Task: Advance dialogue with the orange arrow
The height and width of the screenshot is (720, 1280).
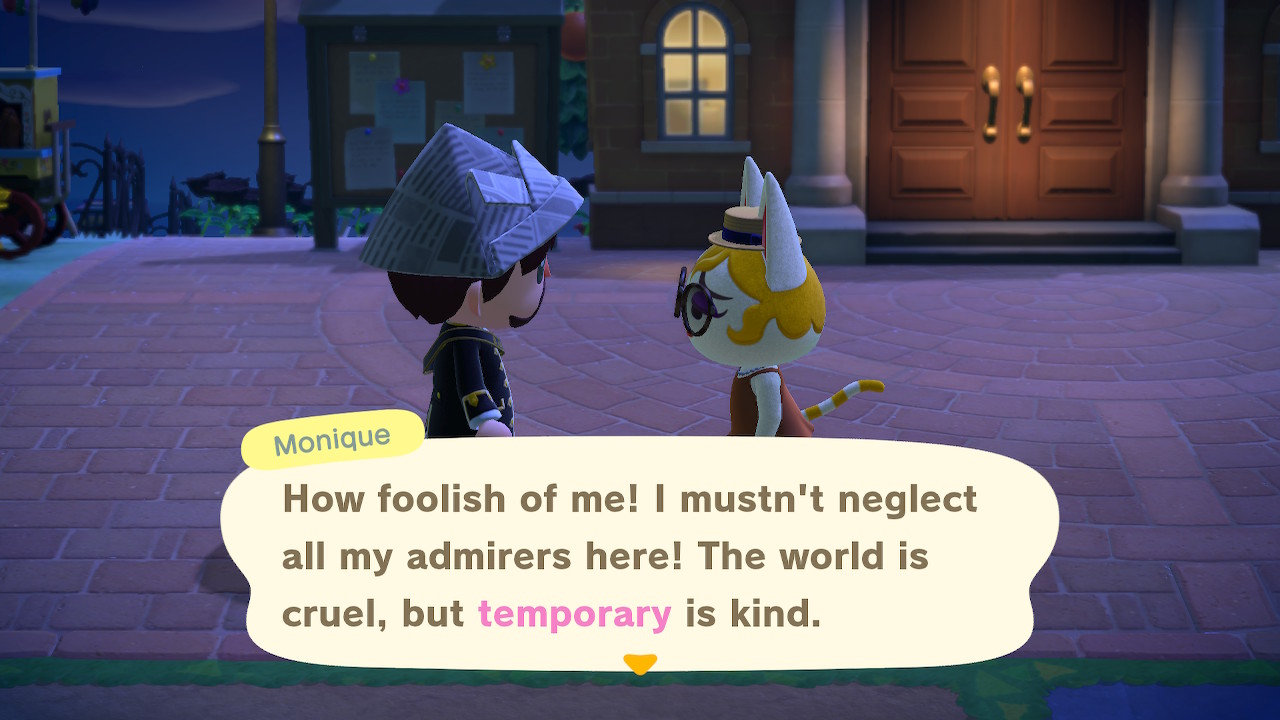Action: coord(639,663)
